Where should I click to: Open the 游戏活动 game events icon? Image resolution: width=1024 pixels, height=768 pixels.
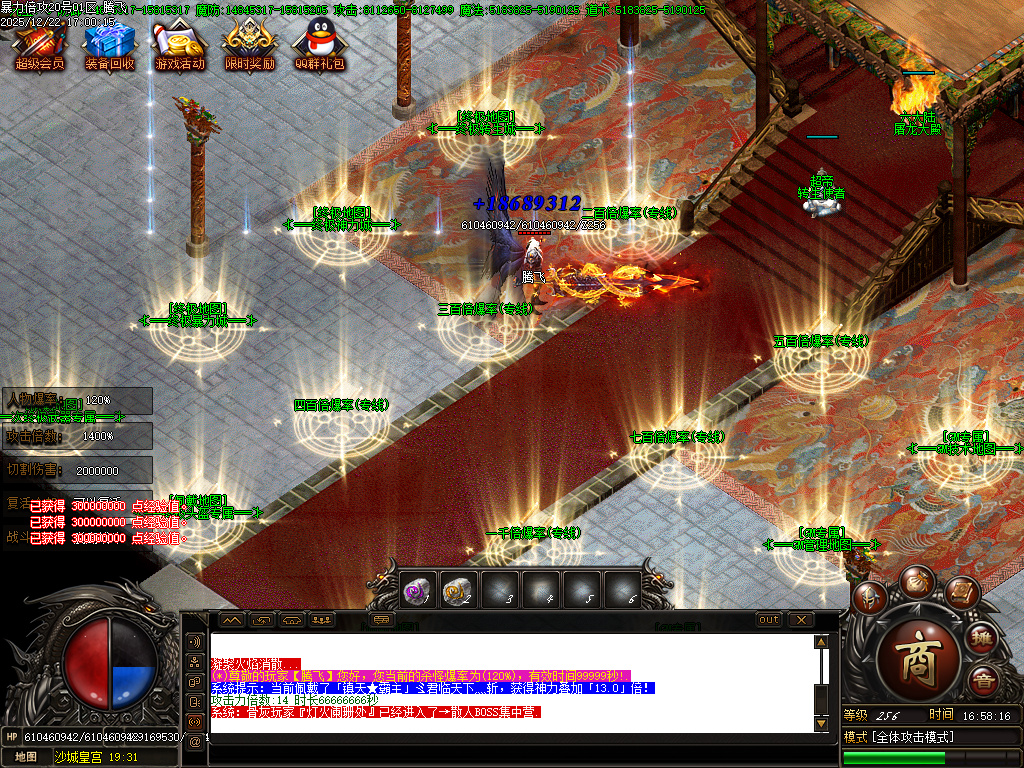[x=179, y=45]
